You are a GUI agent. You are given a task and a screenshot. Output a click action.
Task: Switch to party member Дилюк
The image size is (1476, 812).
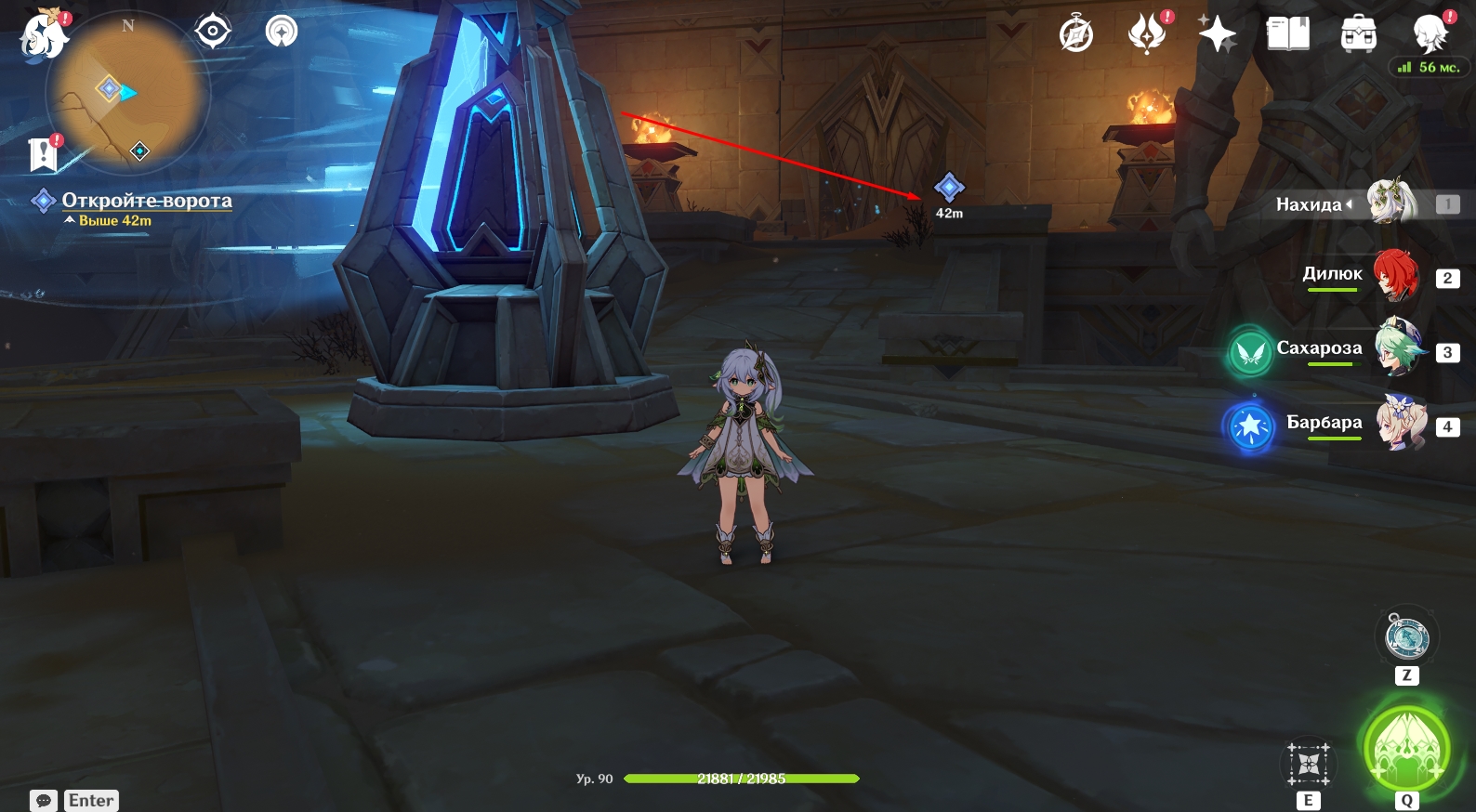coord(1395,276)
